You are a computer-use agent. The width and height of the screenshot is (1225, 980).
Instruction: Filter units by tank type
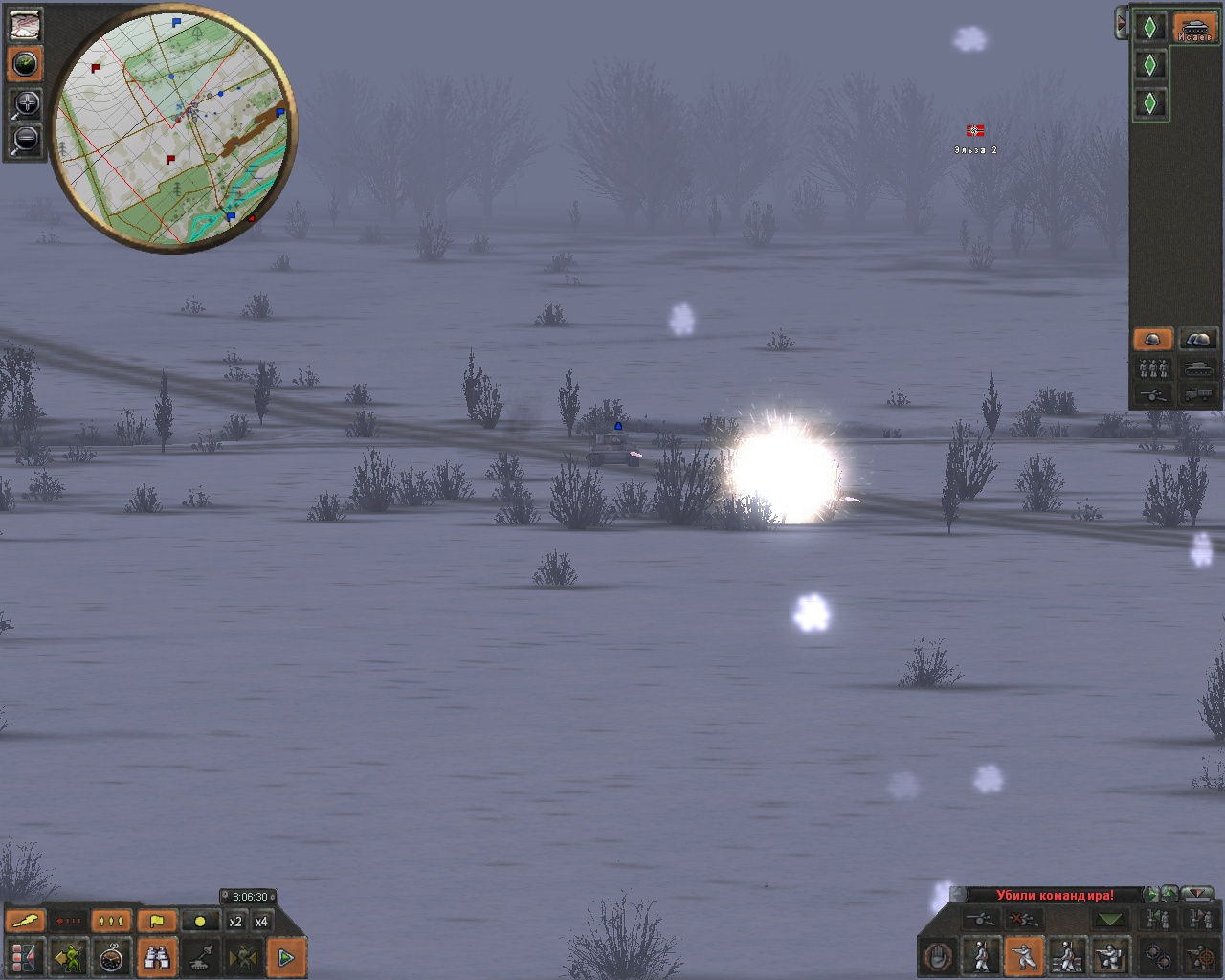coord(1198,367)
